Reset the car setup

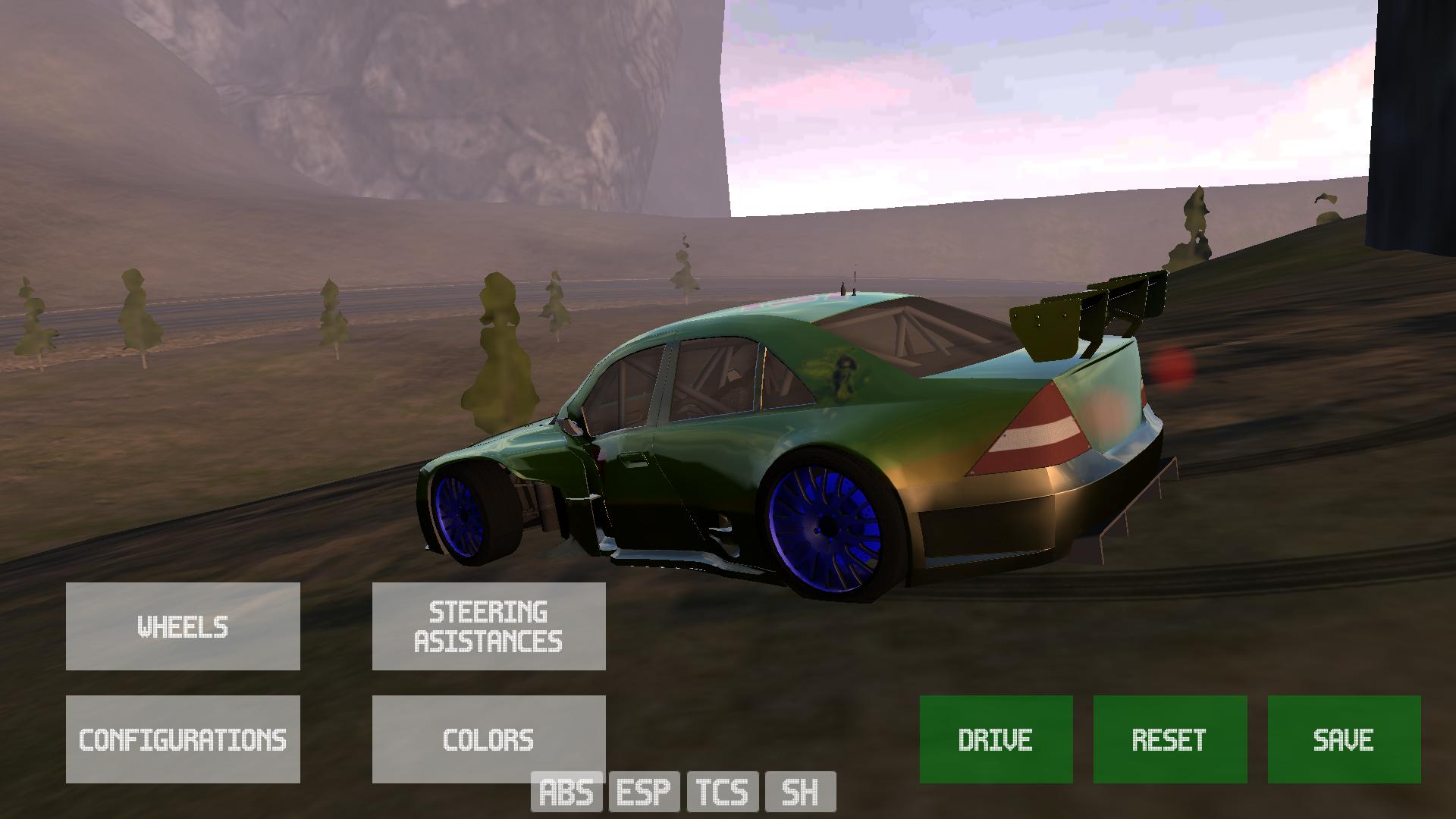[x=1169, y=739]
